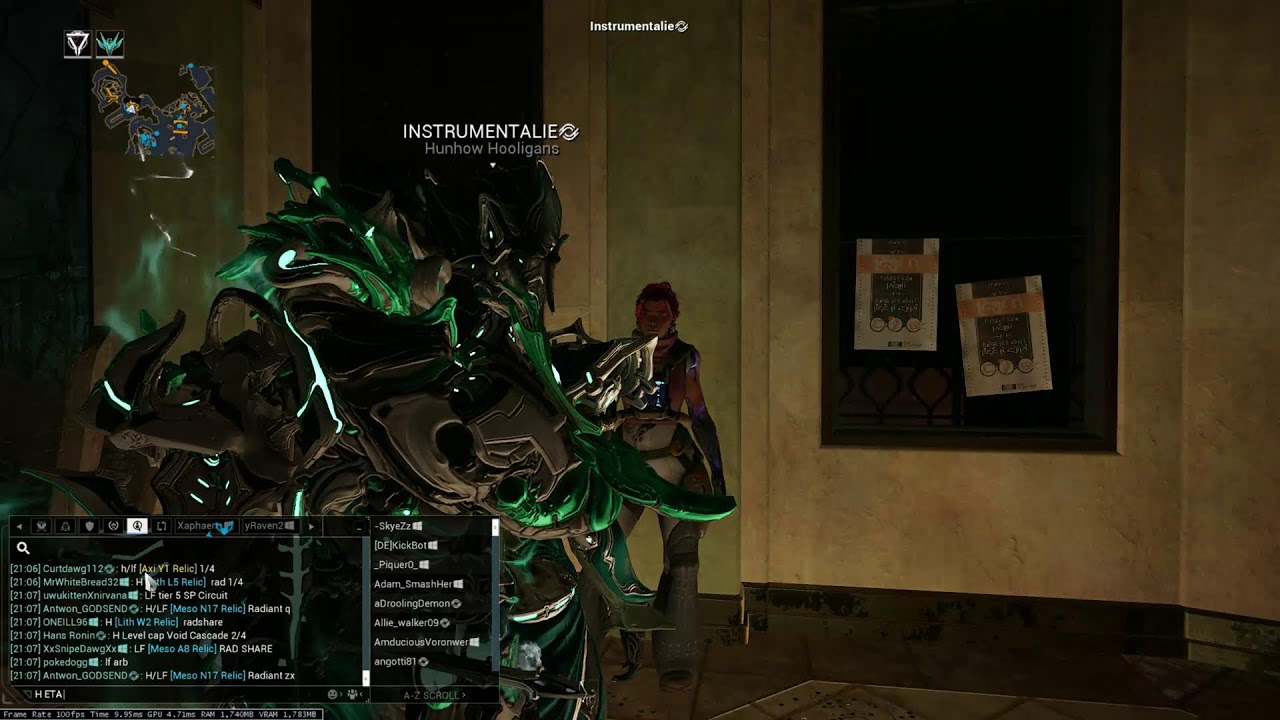
Task: Click the circular emblem chat tab
Action: coord(113,525)
